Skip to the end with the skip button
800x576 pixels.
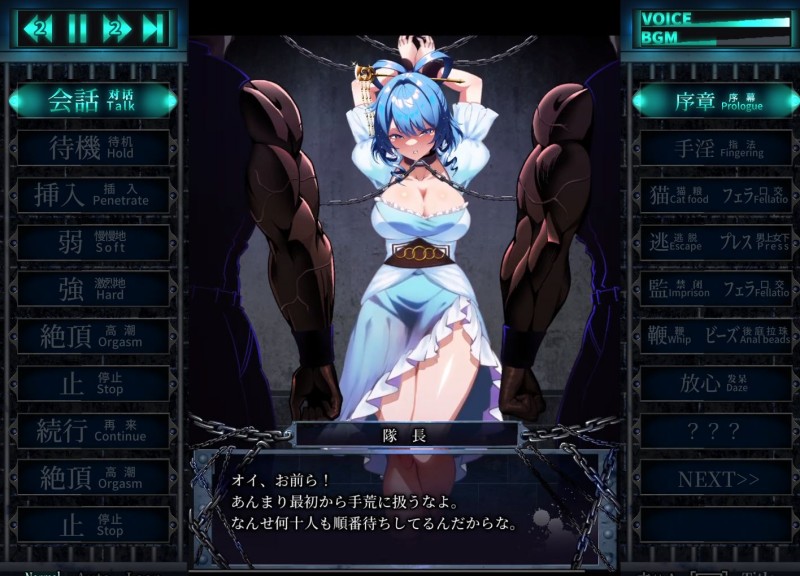[153, 28]
